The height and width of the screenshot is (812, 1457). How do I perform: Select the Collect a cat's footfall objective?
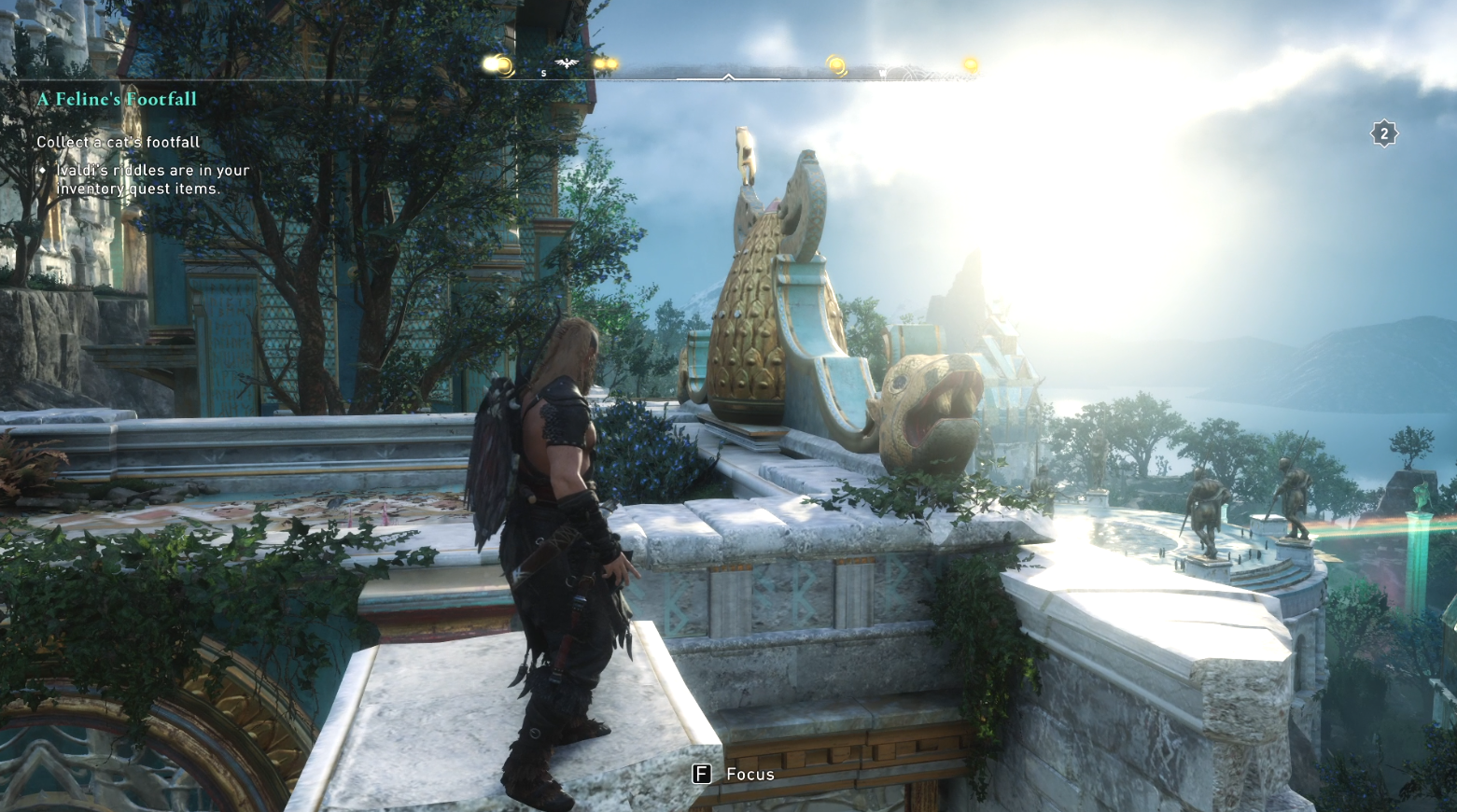pos(118,142)
